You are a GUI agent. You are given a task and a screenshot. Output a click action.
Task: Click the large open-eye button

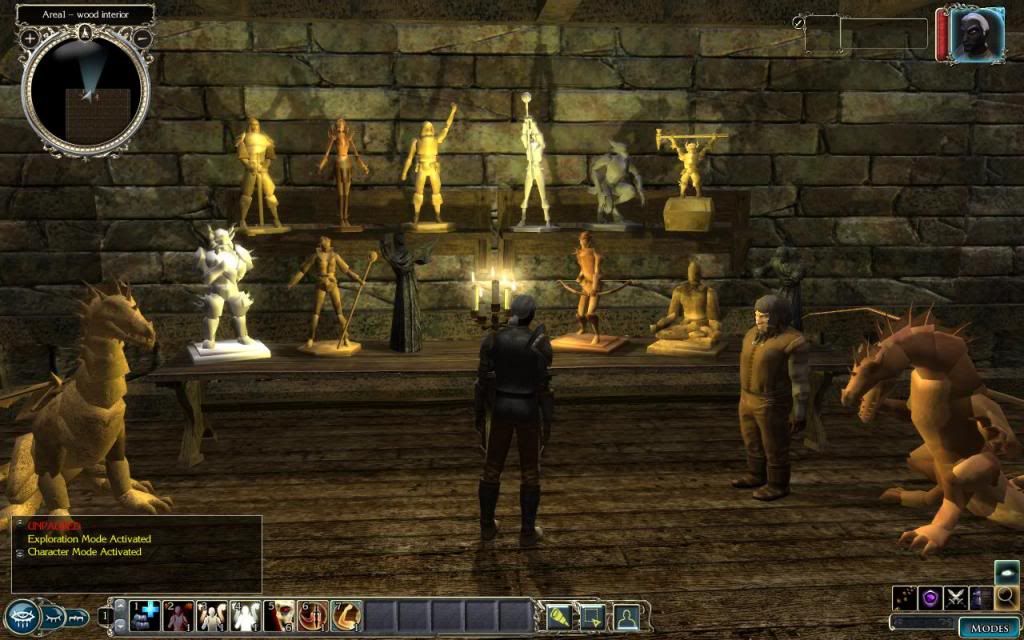(21, 616)
